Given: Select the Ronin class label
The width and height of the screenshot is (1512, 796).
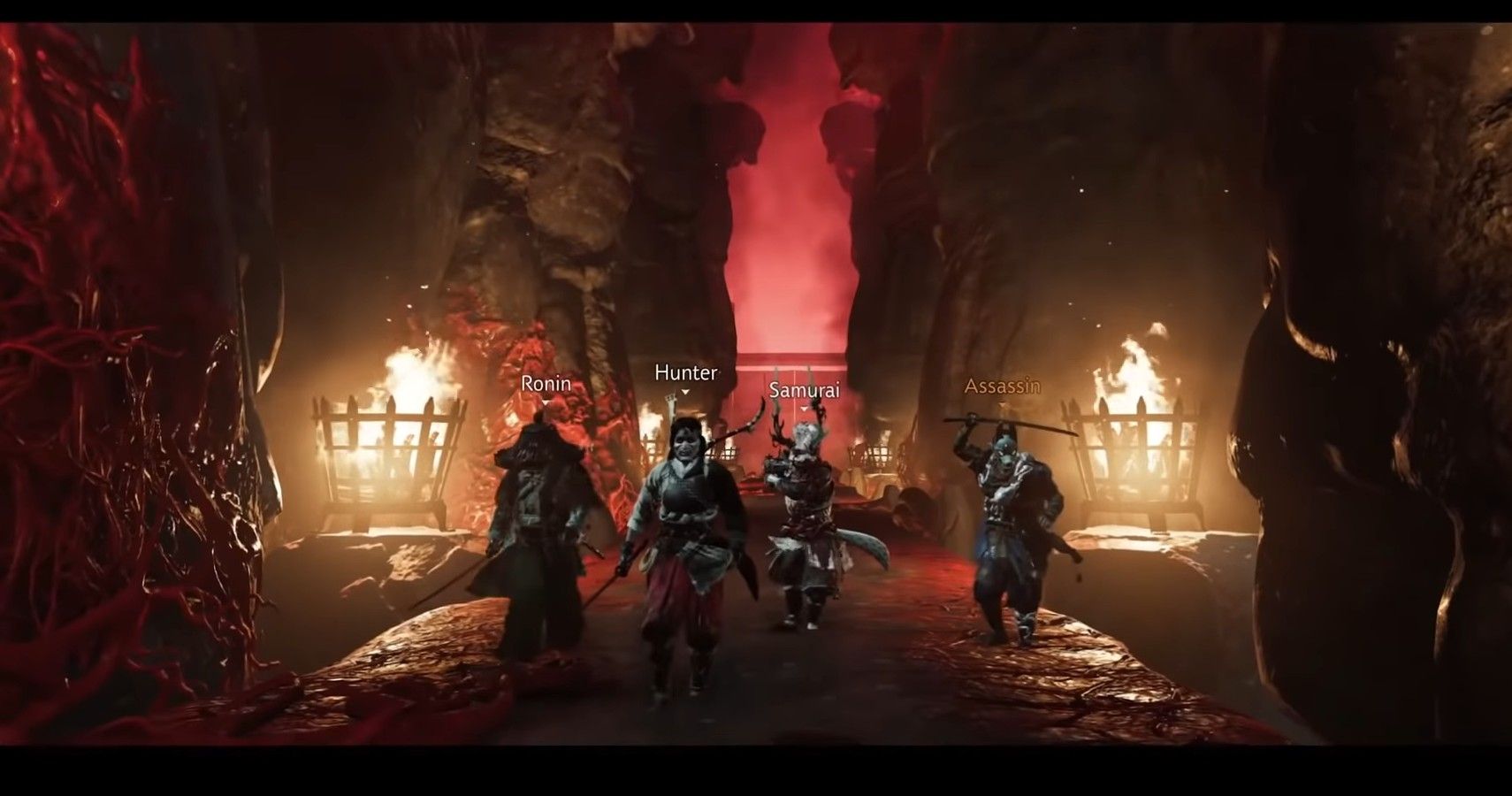Looking at the screenshot, I should pos(546,384).
